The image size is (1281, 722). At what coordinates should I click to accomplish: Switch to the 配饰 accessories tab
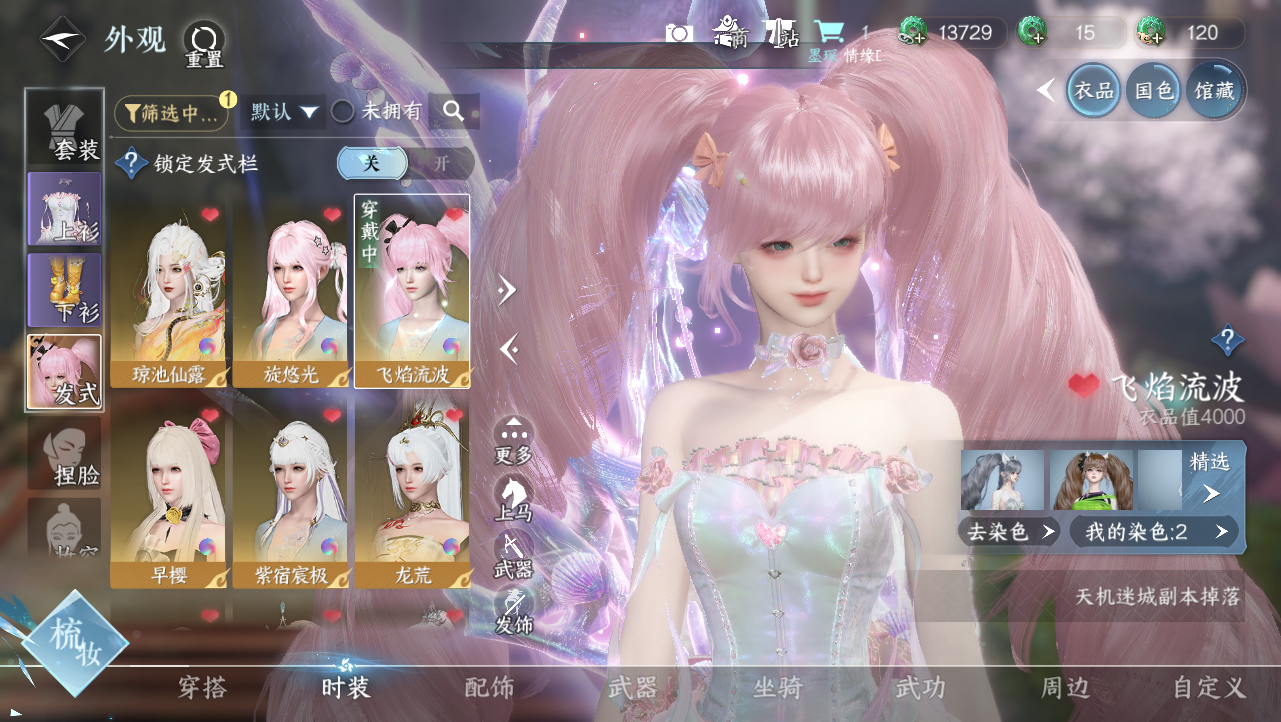point(490,688)
